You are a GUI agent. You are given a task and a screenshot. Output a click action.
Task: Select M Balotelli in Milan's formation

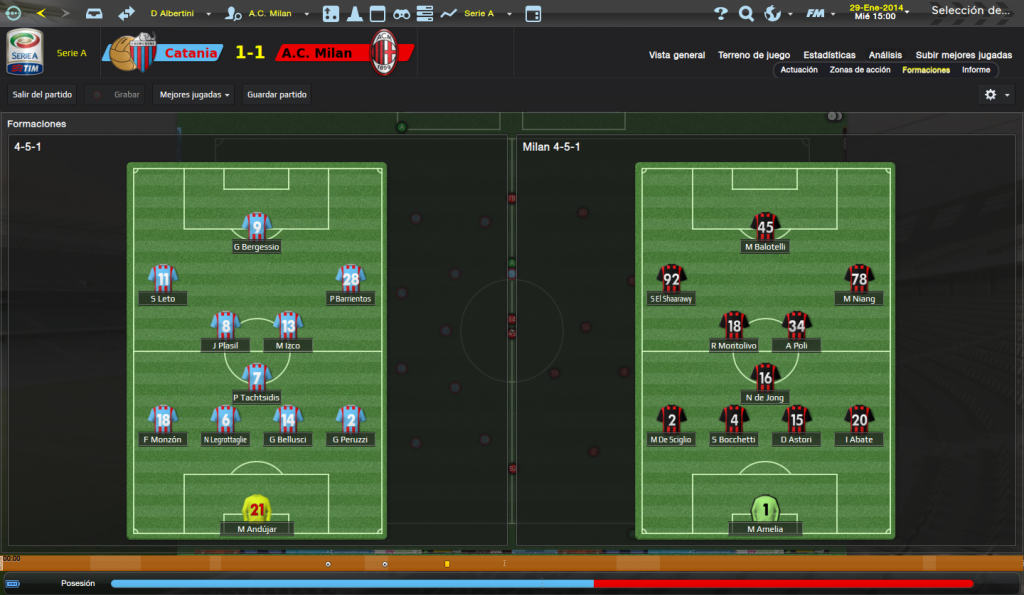coord(765,228)
